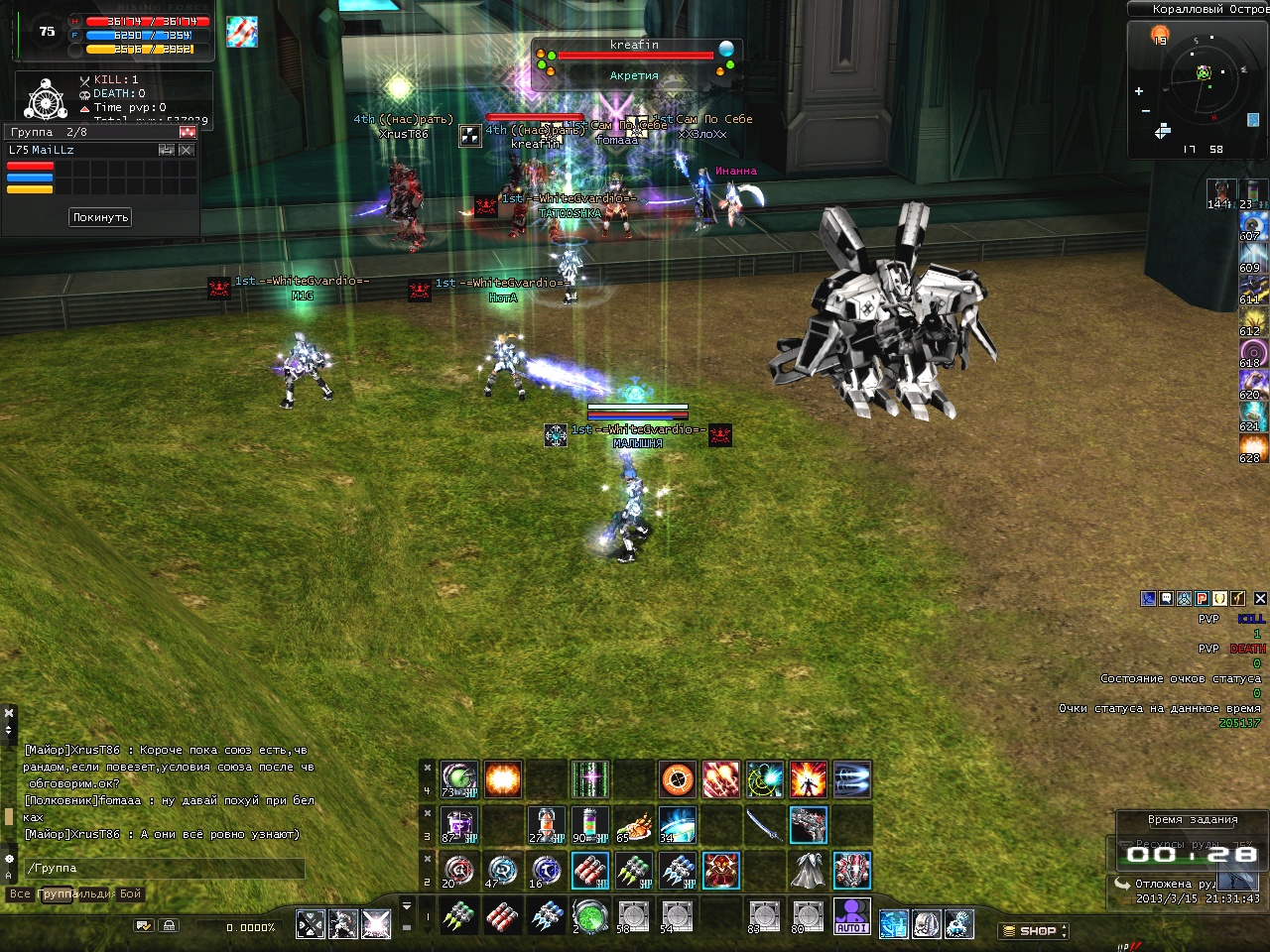Use the green matrix-code skill icon
1270x952 pixels.
click(x=590, y=780)
